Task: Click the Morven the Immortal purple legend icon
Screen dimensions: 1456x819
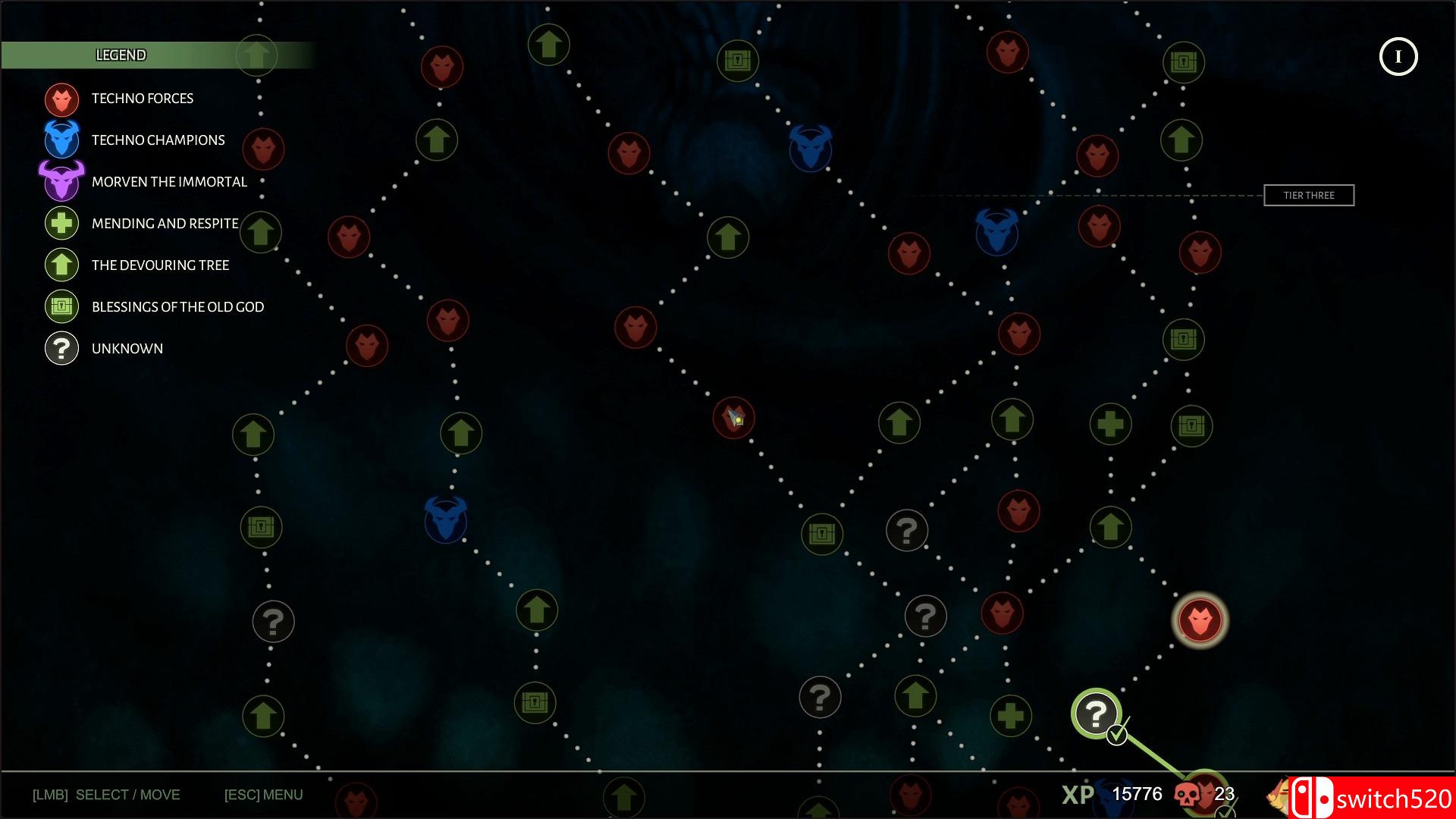Action: click(61, 181)
